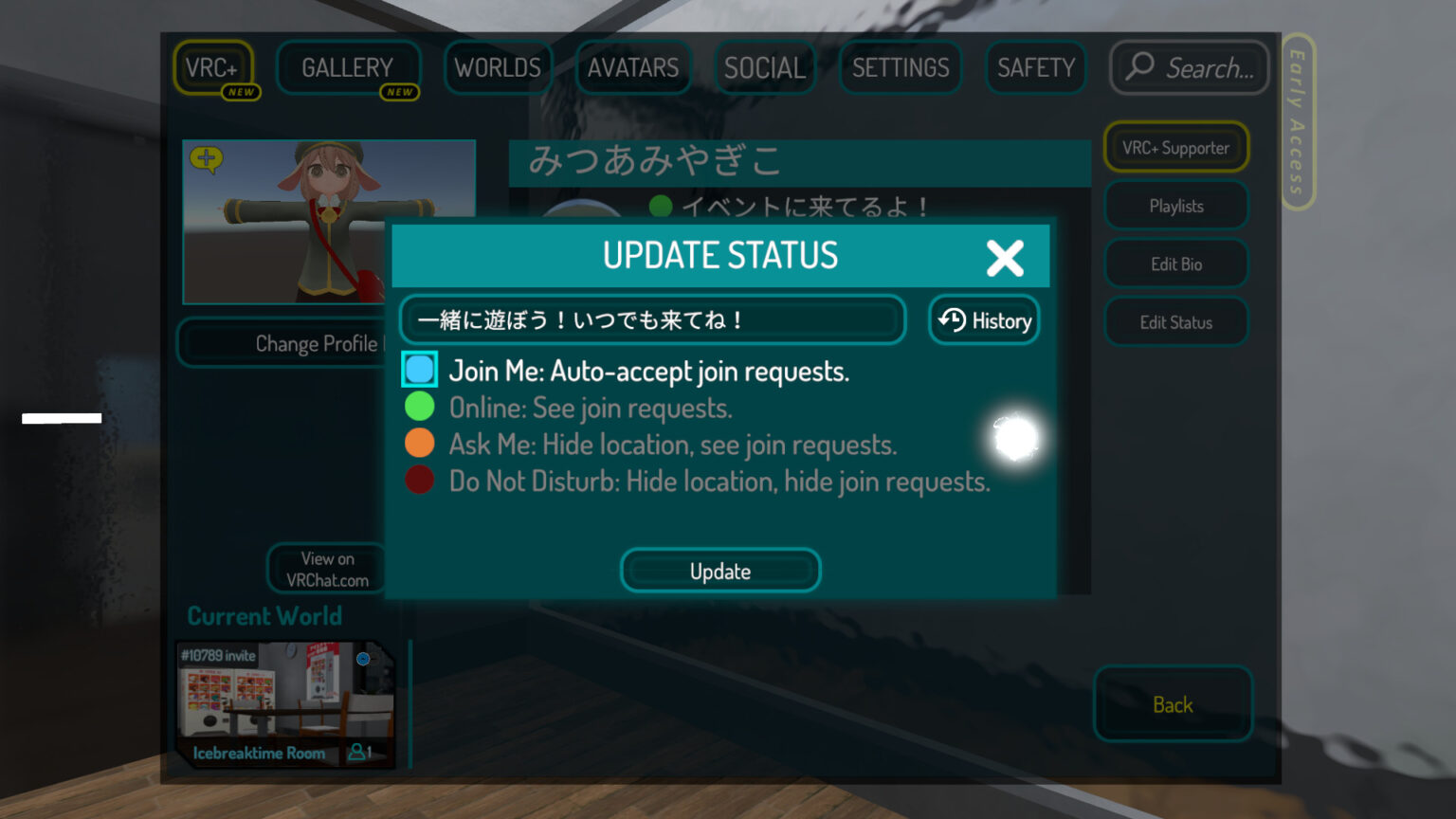Viewport: 1456px width, 819px height.
Task: Click the NEW badge under VRC+ tab
Action: click(244, 92)
